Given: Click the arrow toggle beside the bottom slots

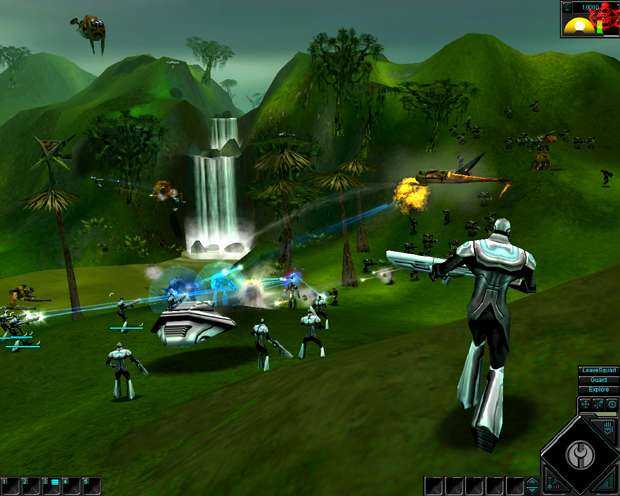Looking at the screenshot, I should coord(533,485).
